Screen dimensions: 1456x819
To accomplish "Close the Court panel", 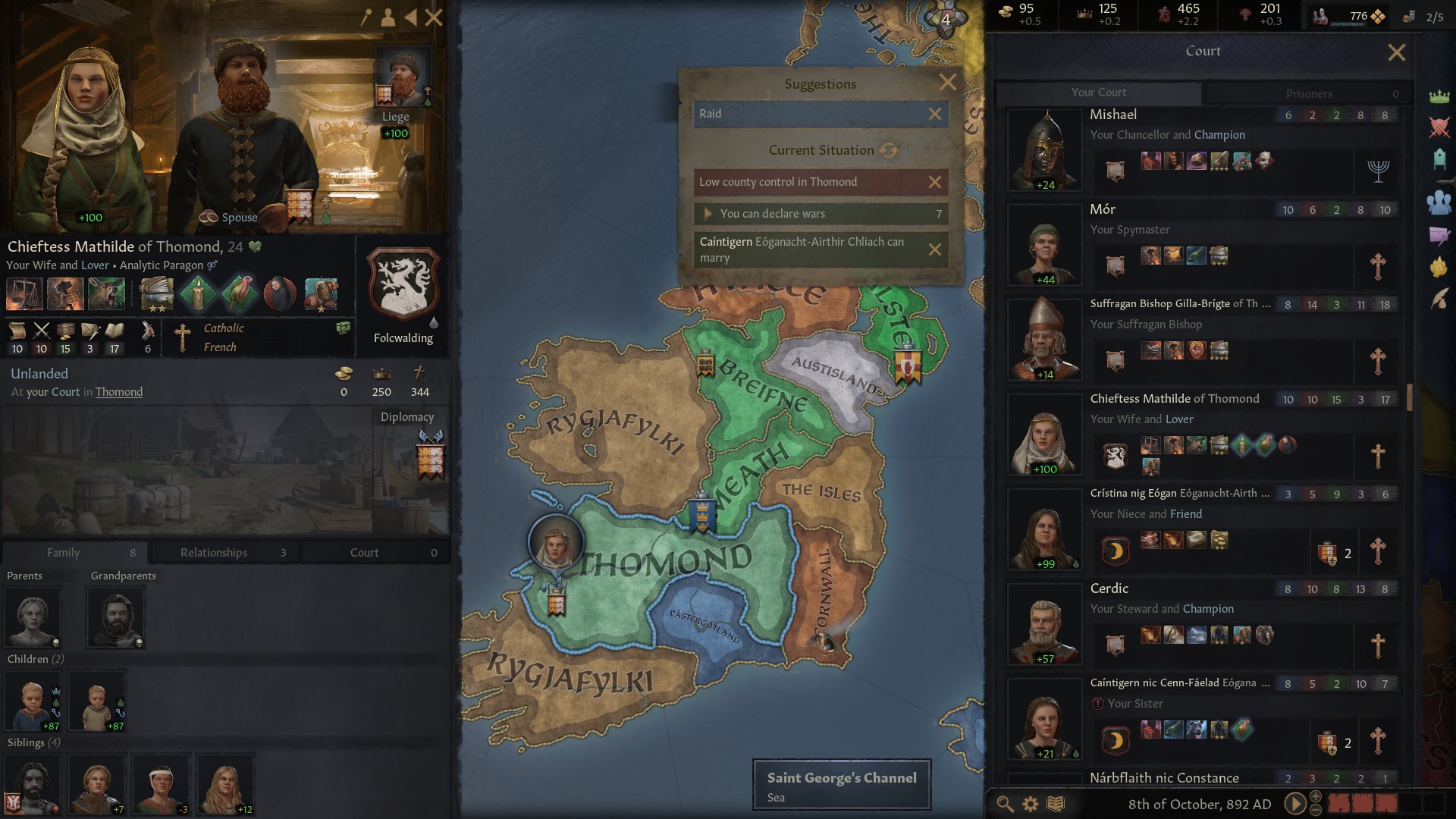I will click(x=1396, y=52).
